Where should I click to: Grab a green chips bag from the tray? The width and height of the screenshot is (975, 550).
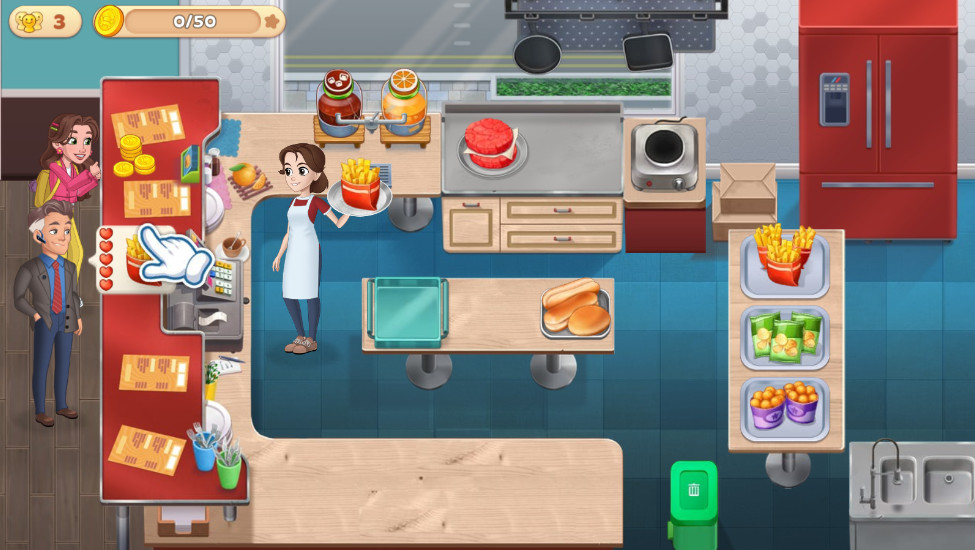pyautogui.click(x=784, y=336)
